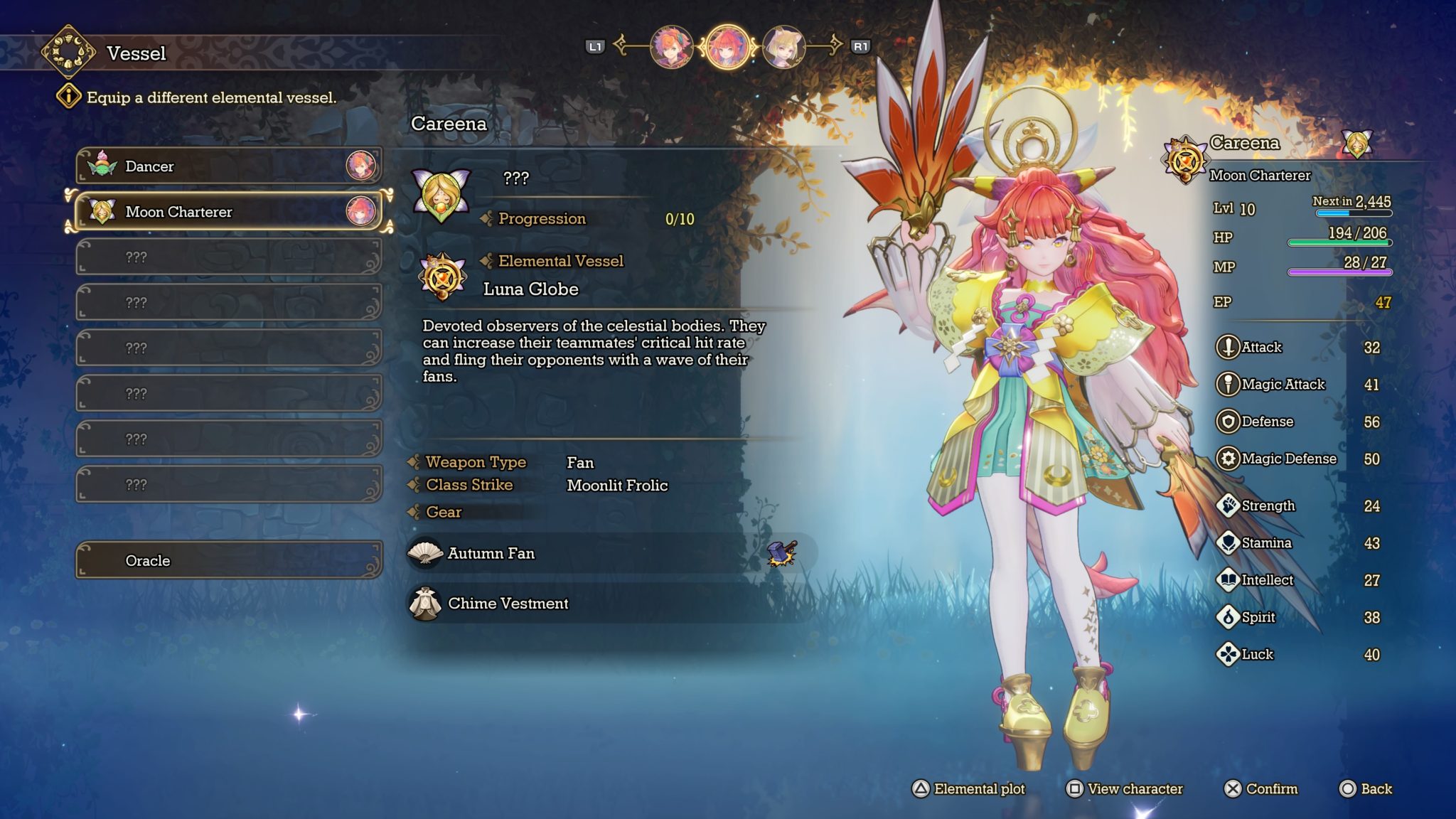Select the highlighted Careena portrait at top
Screen dimensions: 1456x819
[x=727, y=47]
